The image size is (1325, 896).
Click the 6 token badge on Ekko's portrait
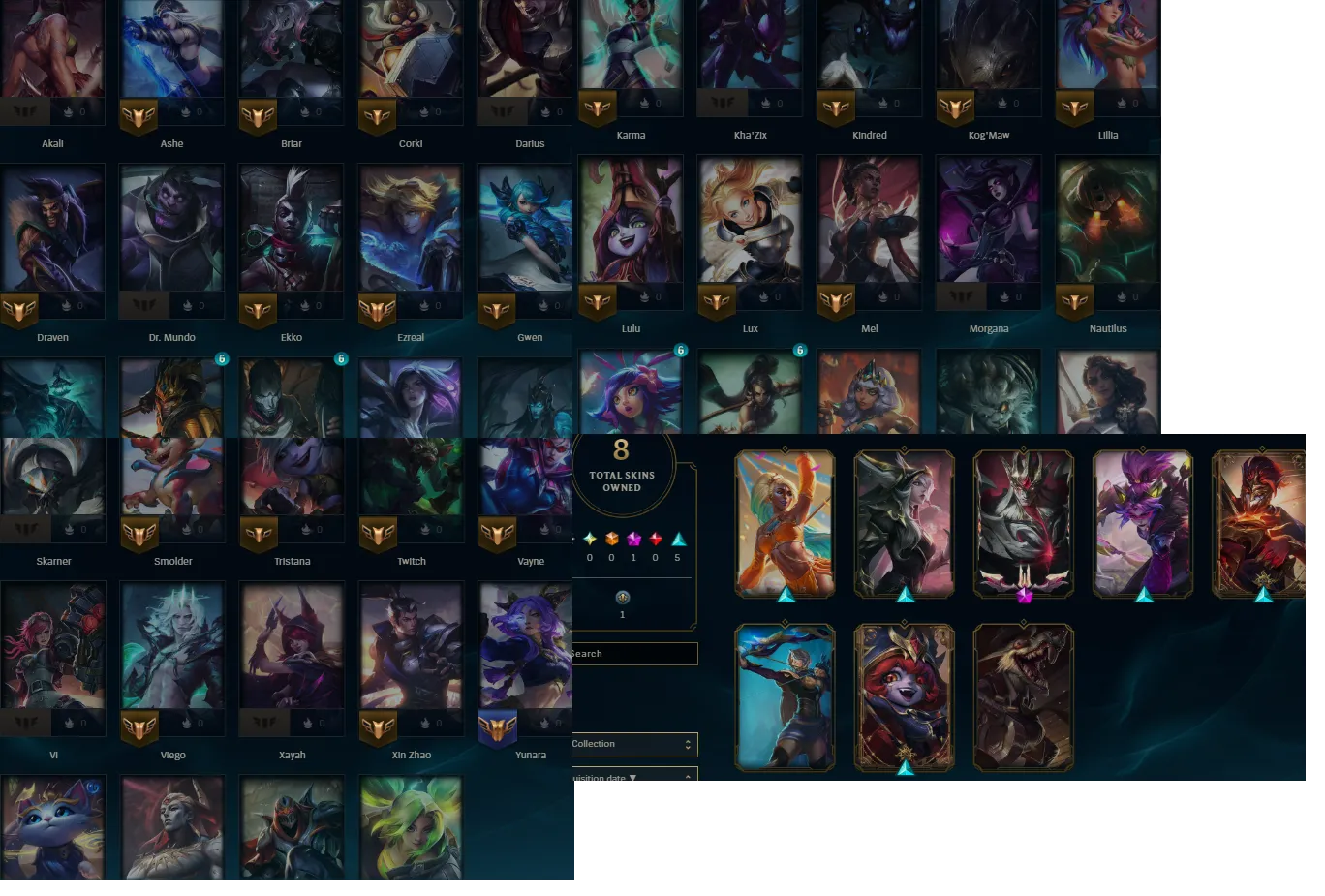point(341,358)
